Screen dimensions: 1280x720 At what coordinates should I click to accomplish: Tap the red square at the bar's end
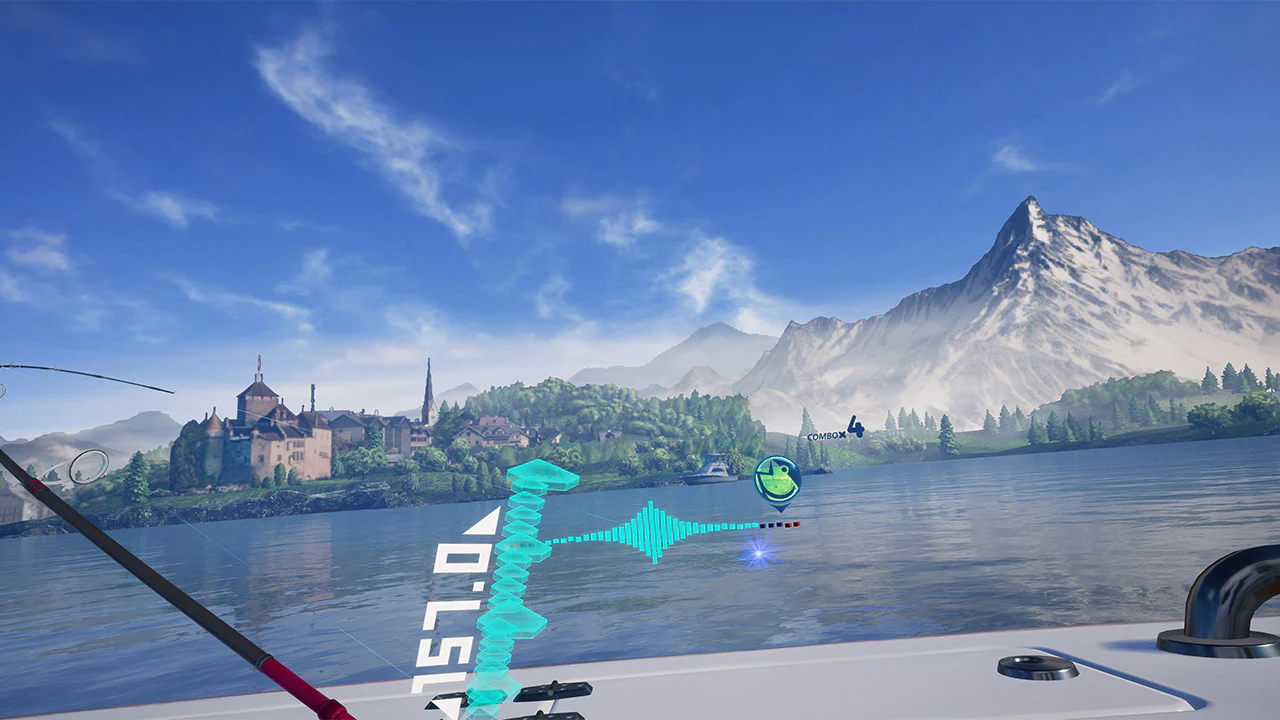797,525
